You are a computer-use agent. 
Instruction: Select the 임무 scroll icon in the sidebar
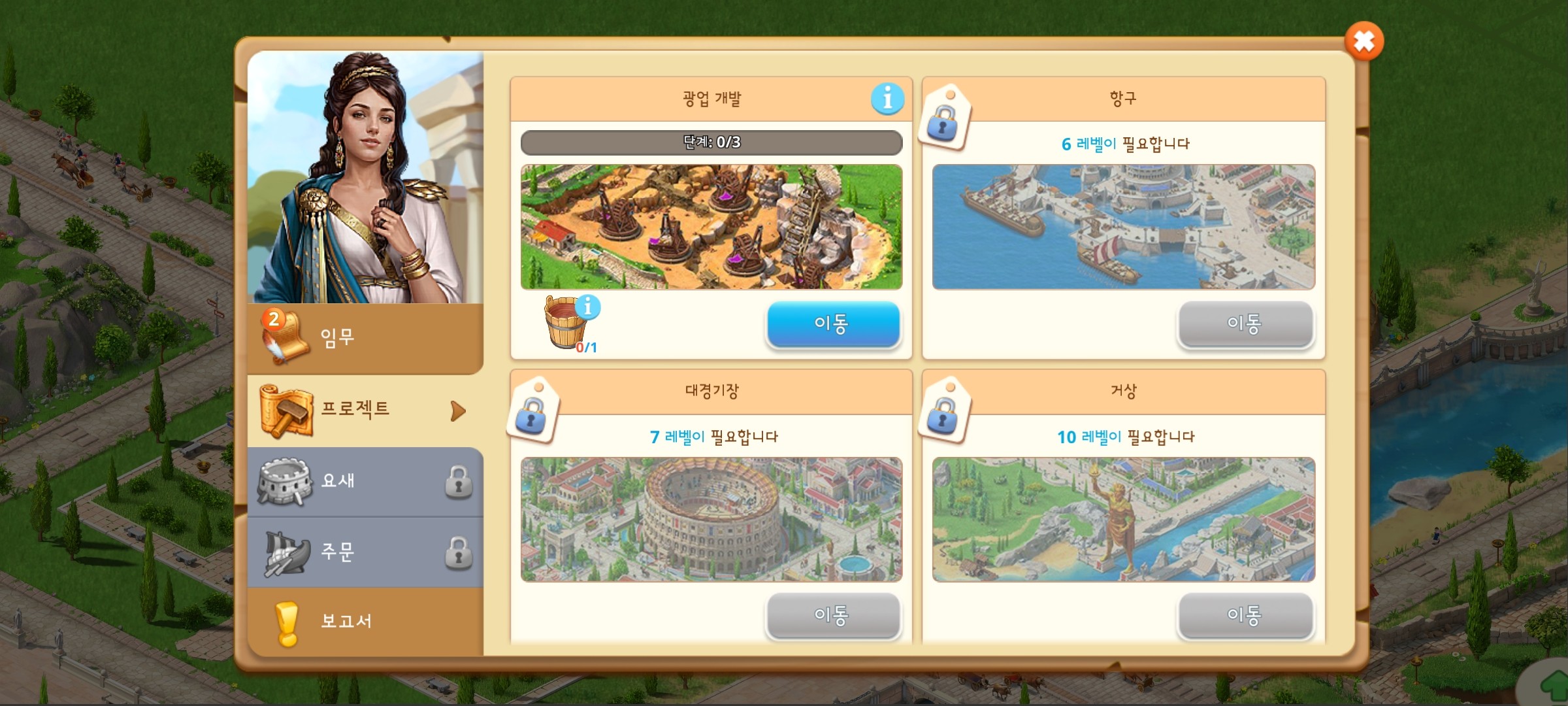tap(287, 339)
